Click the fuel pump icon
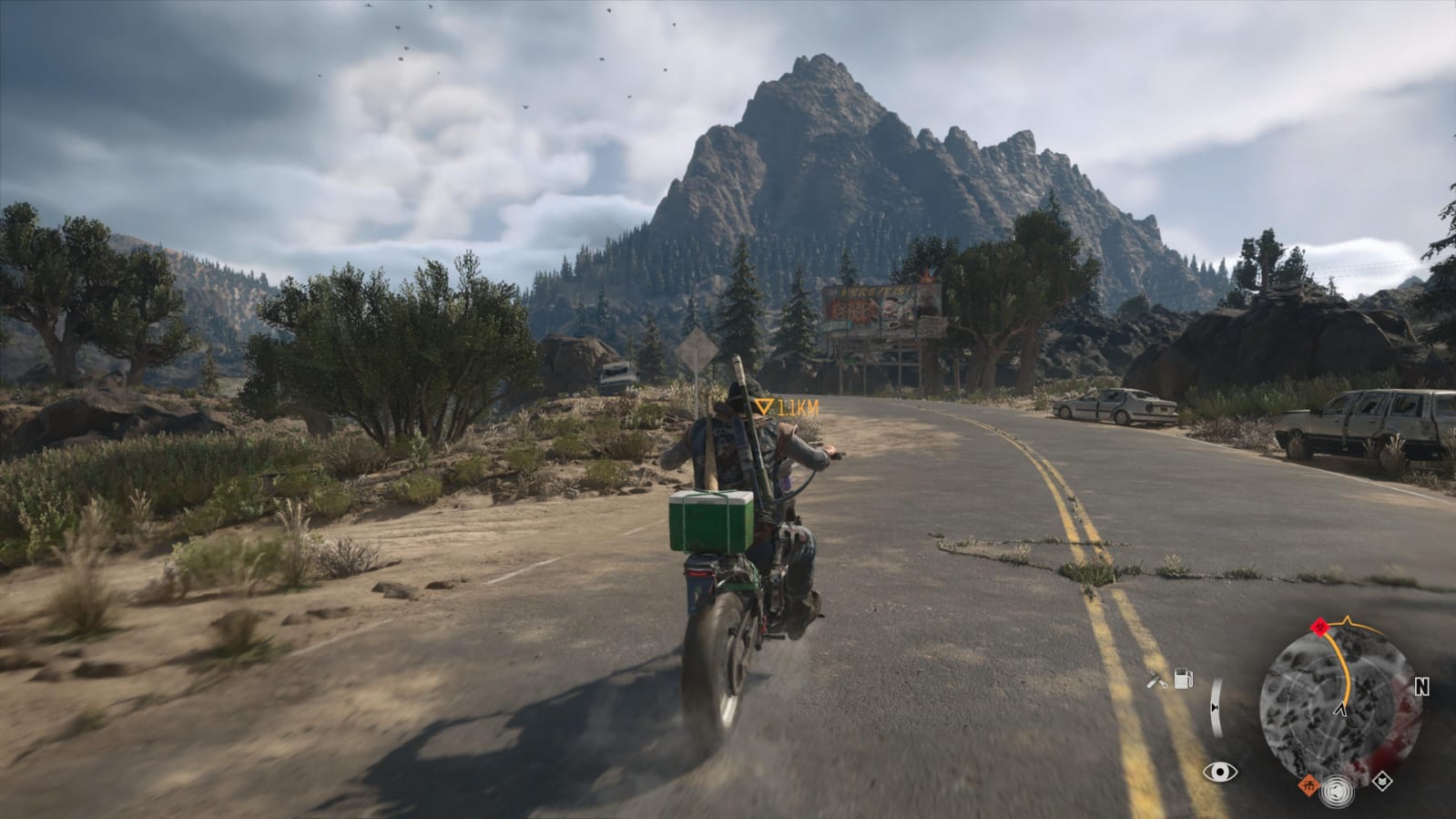Screen dimensions: 1456x819 click(1183, 678)
